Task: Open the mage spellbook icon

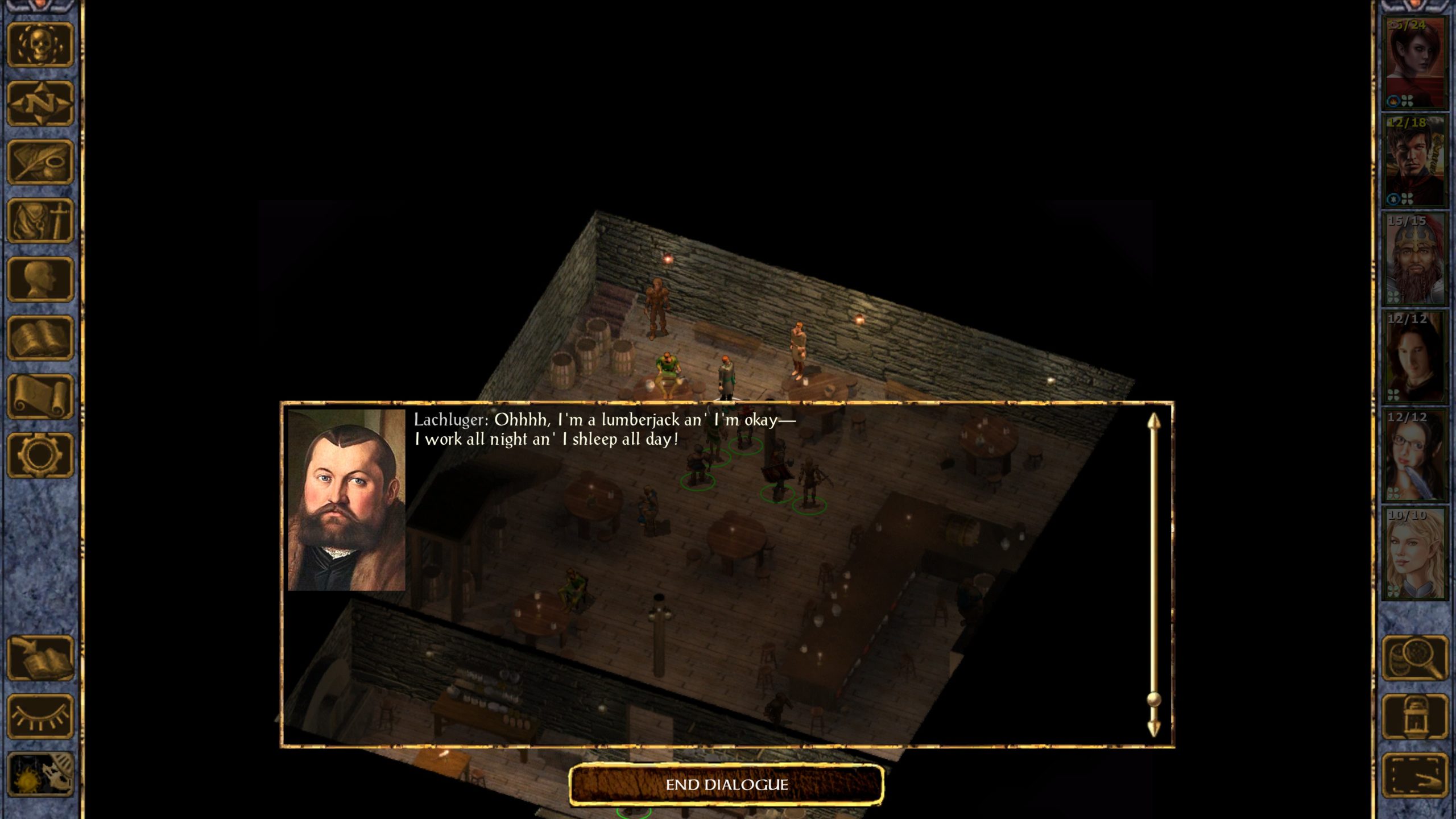Action: (x=40, y=338)
